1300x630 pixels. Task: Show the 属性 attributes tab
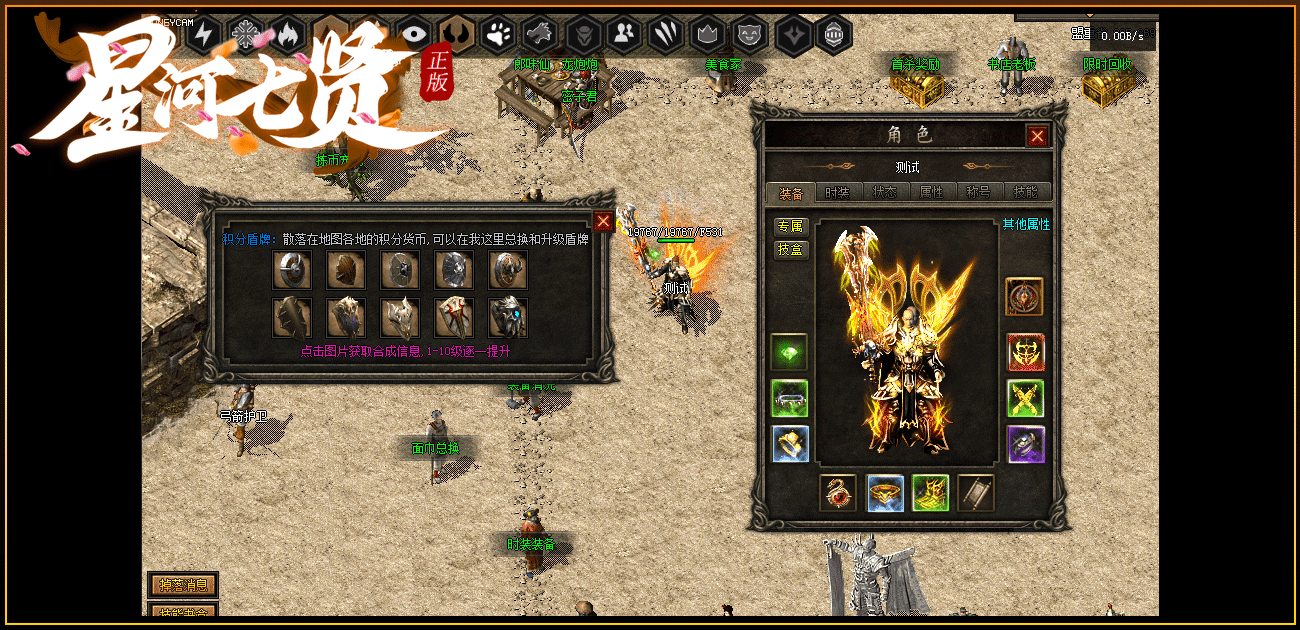tap(931, 192)
